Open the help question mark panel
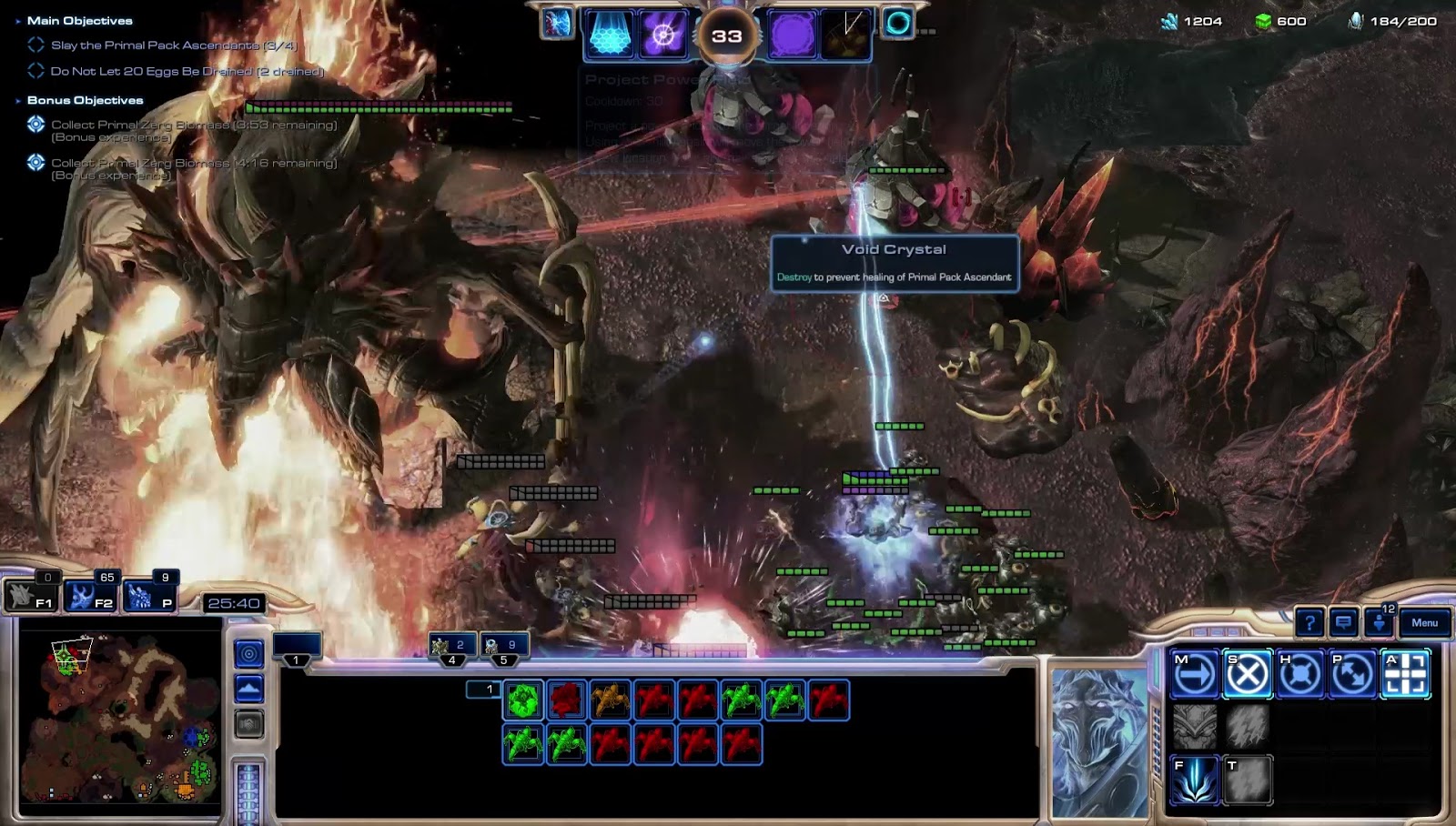1456x826 pixels. coord(1309,623)
